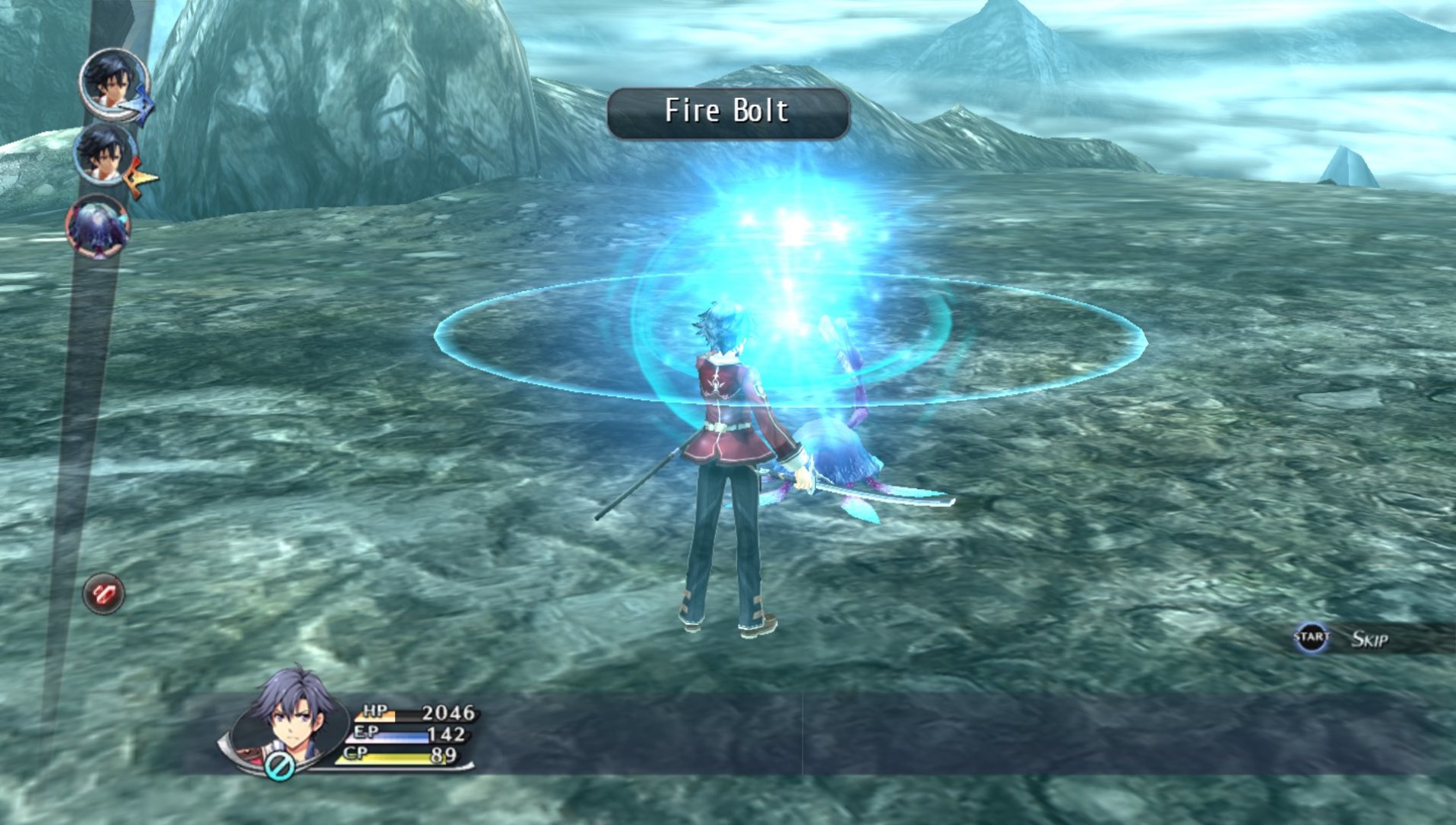
Task: Select the turn portrait with the blue arrow
Action: [113, 84]
